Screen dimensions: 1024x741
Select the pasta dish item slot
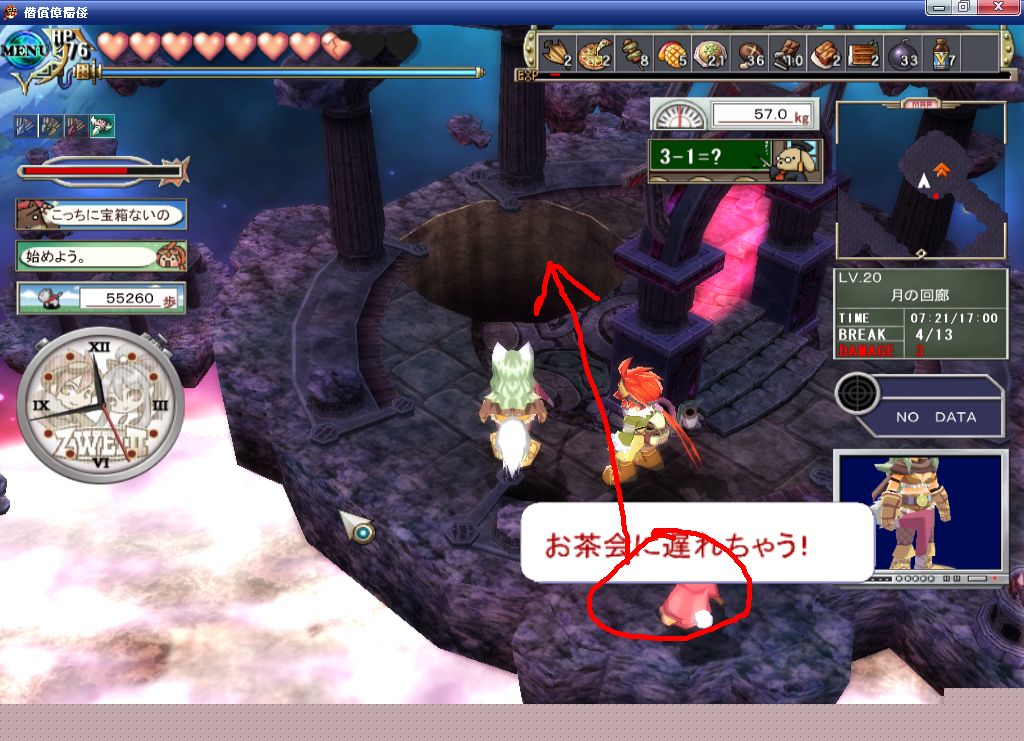[x=711, y=52]
